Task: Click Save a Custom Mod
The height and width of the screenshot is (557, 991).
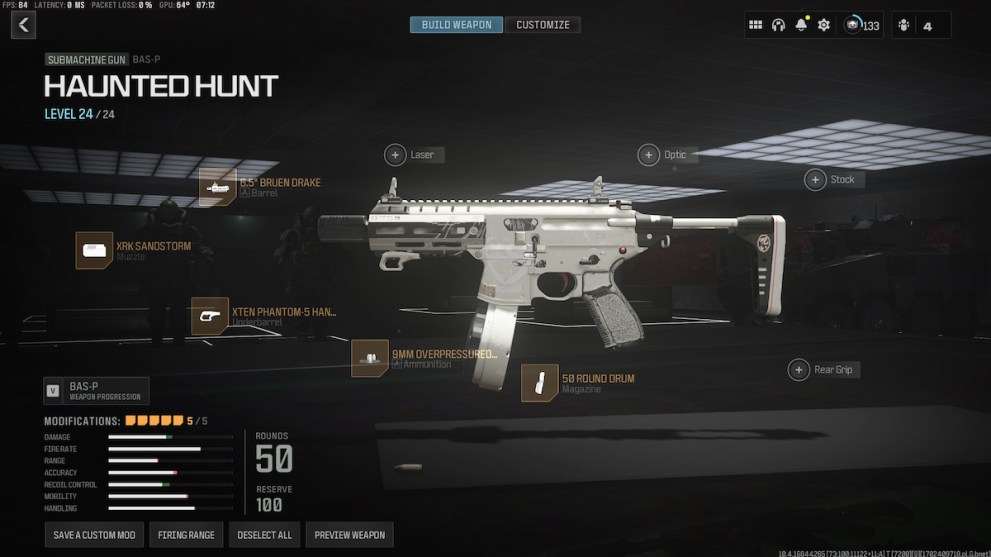Action: point(94,535)
